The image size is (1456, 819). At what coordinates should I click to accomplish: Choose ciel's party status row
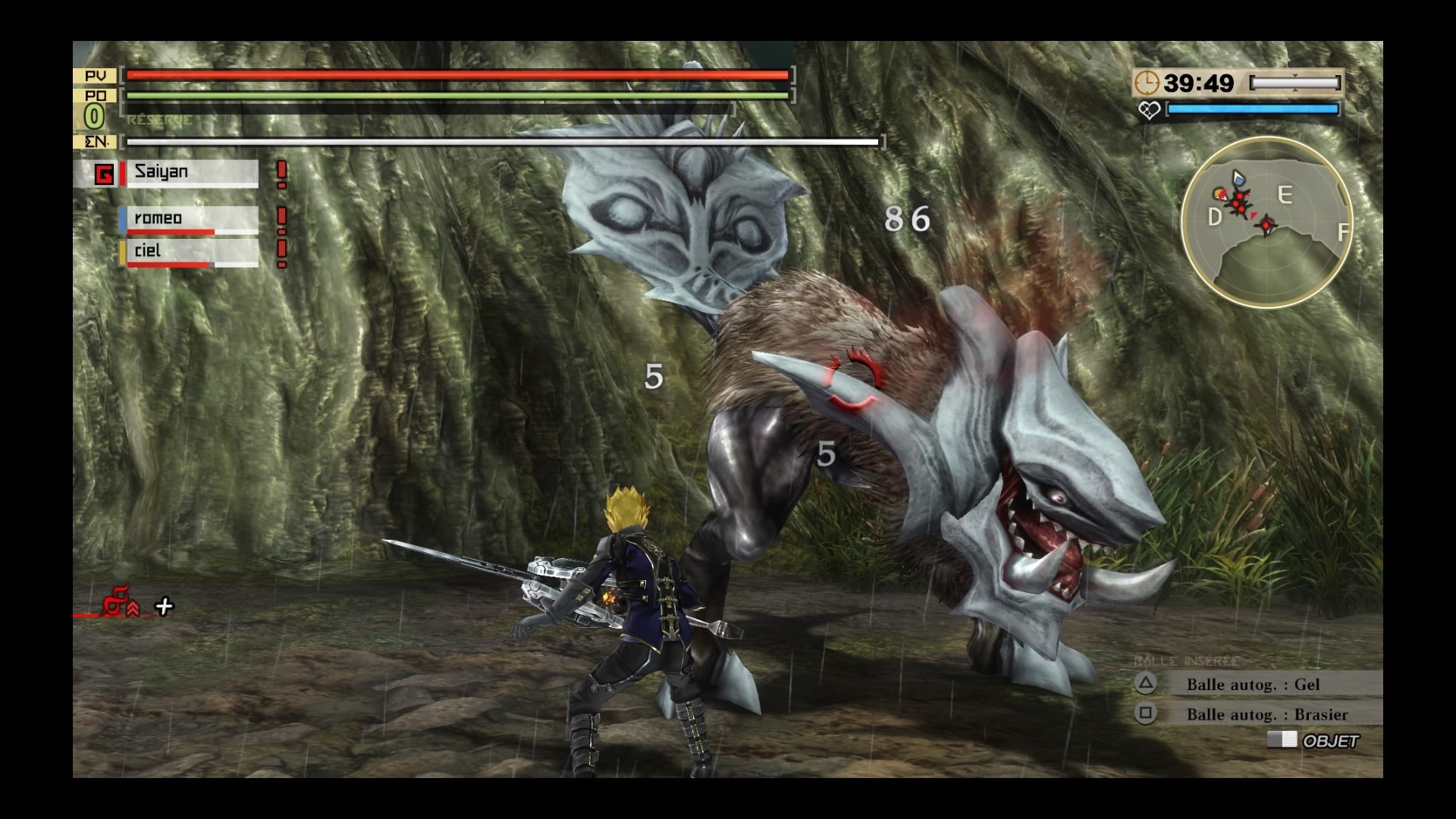click(190, 253)
